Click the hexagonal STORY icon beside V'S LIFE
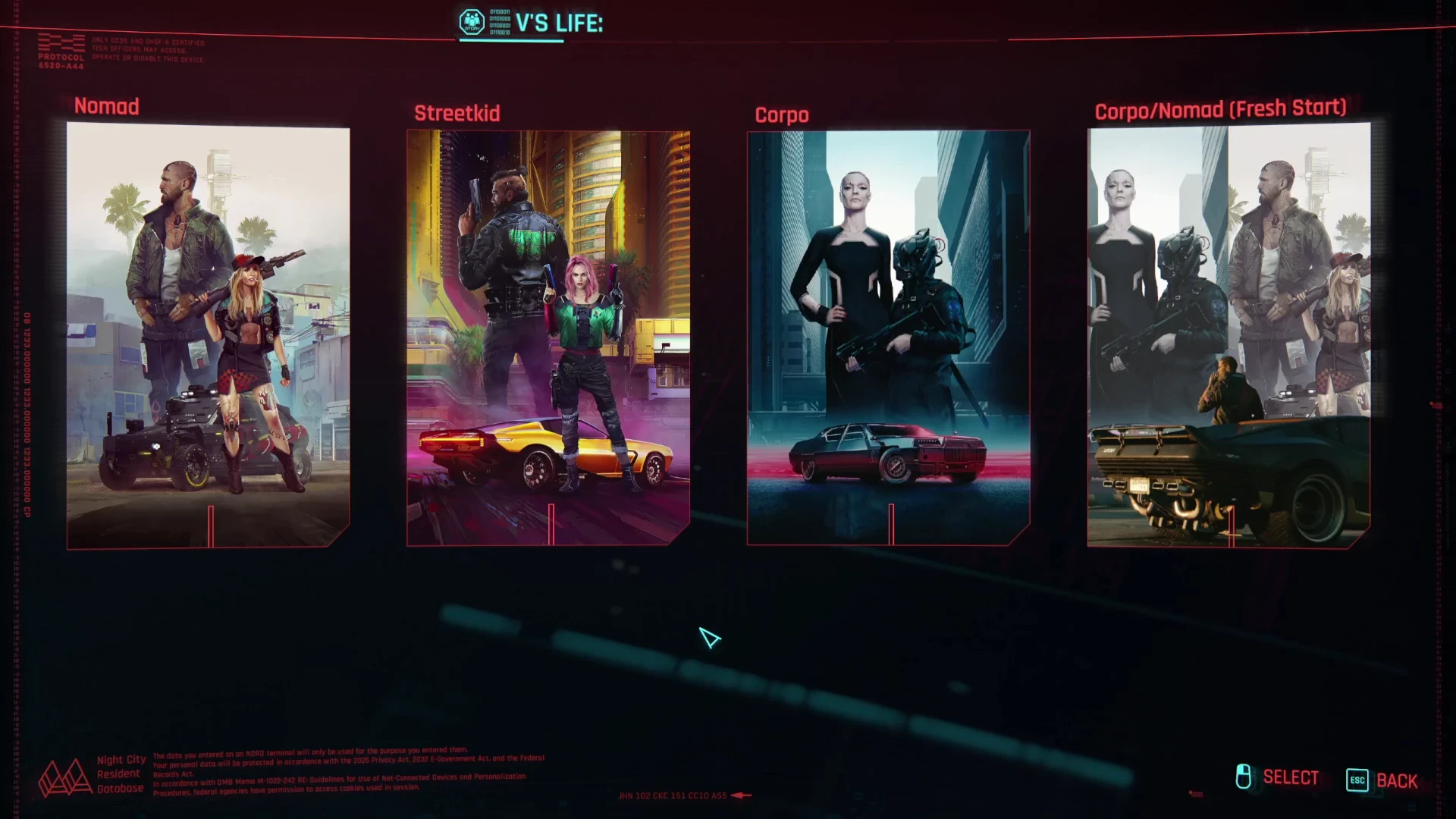 click(x=471, y=23)
